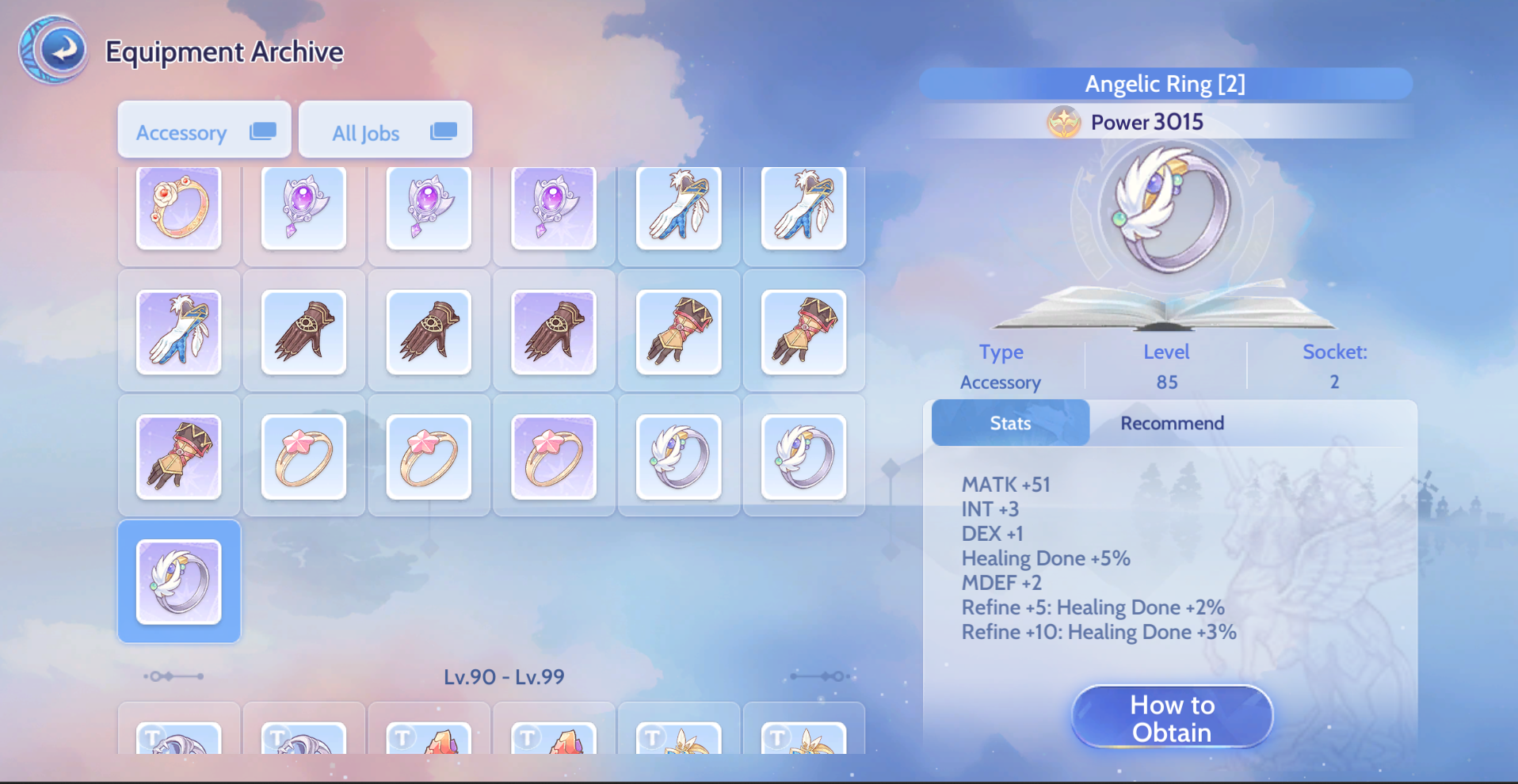Select the pink star ring icon
Viewport: 1518px width, 784px height.
pyautogui.click(x=303, y=457)
